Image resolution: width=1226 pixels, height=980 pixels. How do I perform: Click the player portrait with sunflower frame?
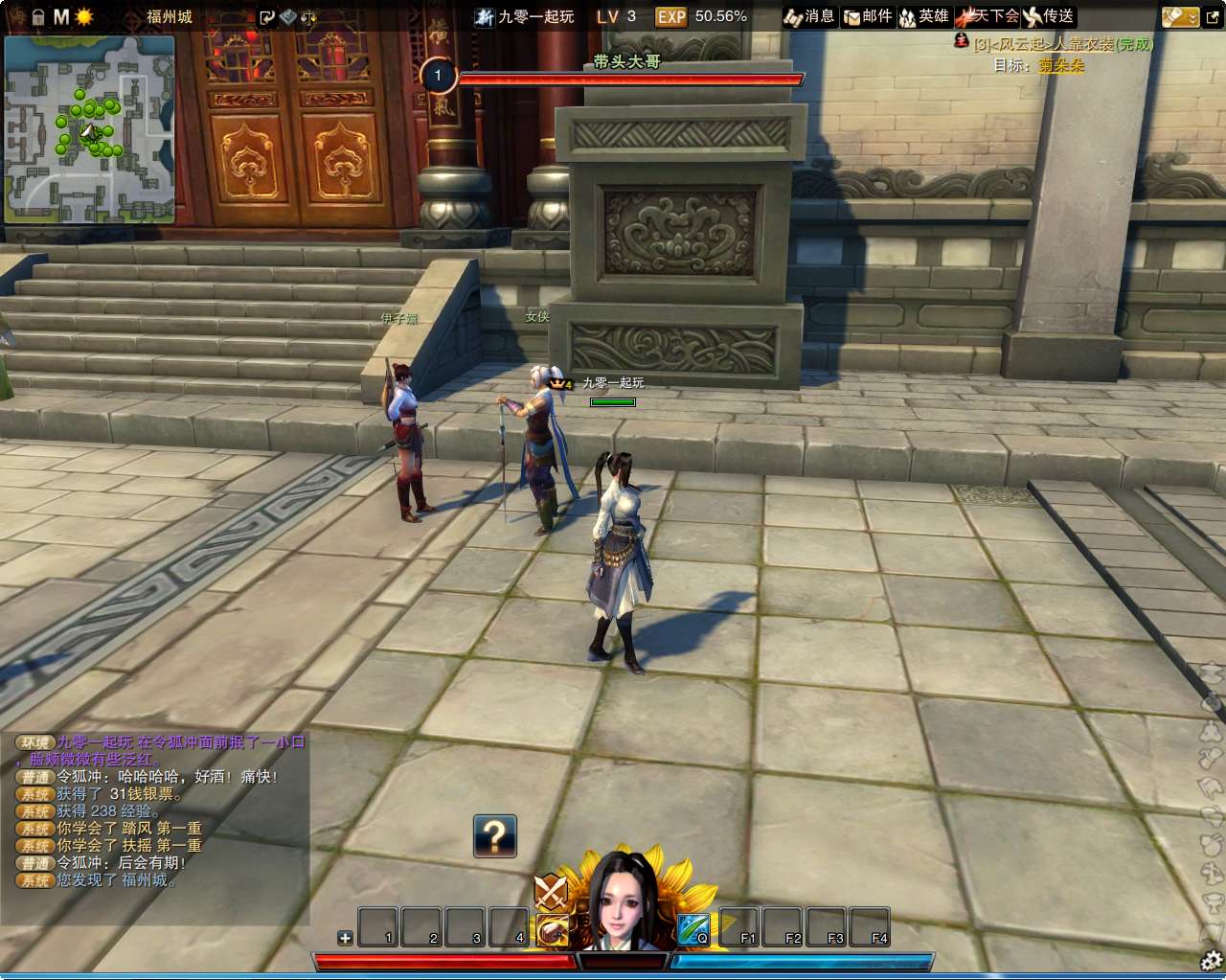tap(625, 900)
